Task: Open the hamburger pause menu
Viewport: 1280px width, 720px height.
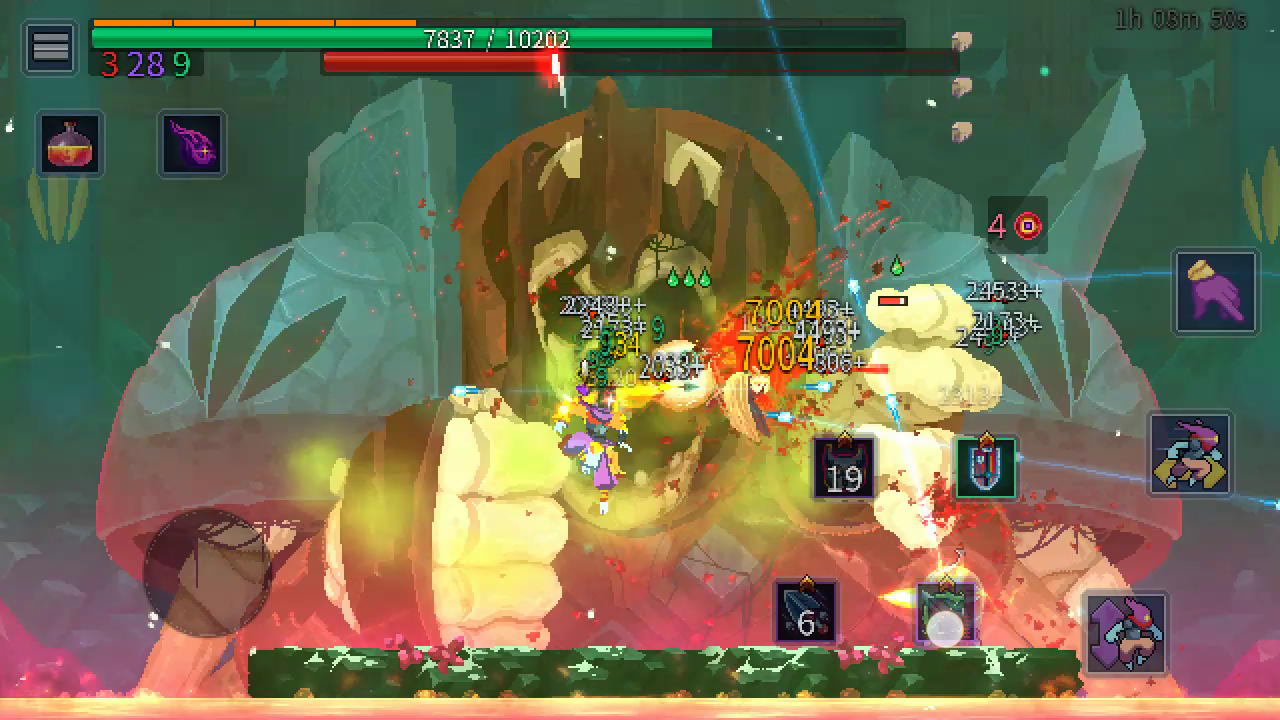Action: pos(50,47)
